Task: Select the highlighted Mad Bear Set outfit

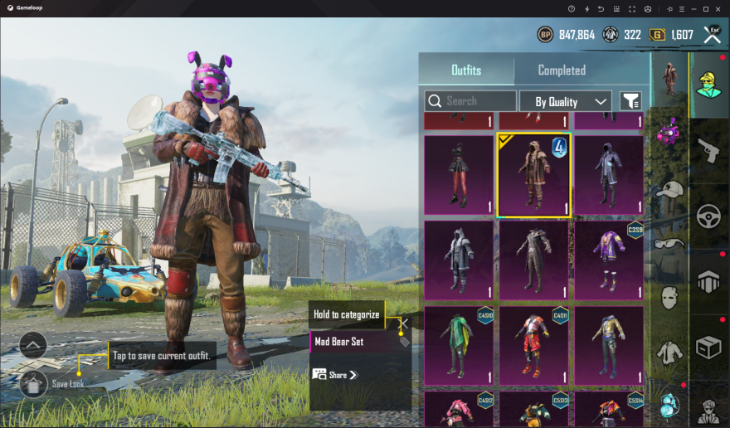Action: coord(534,175)
